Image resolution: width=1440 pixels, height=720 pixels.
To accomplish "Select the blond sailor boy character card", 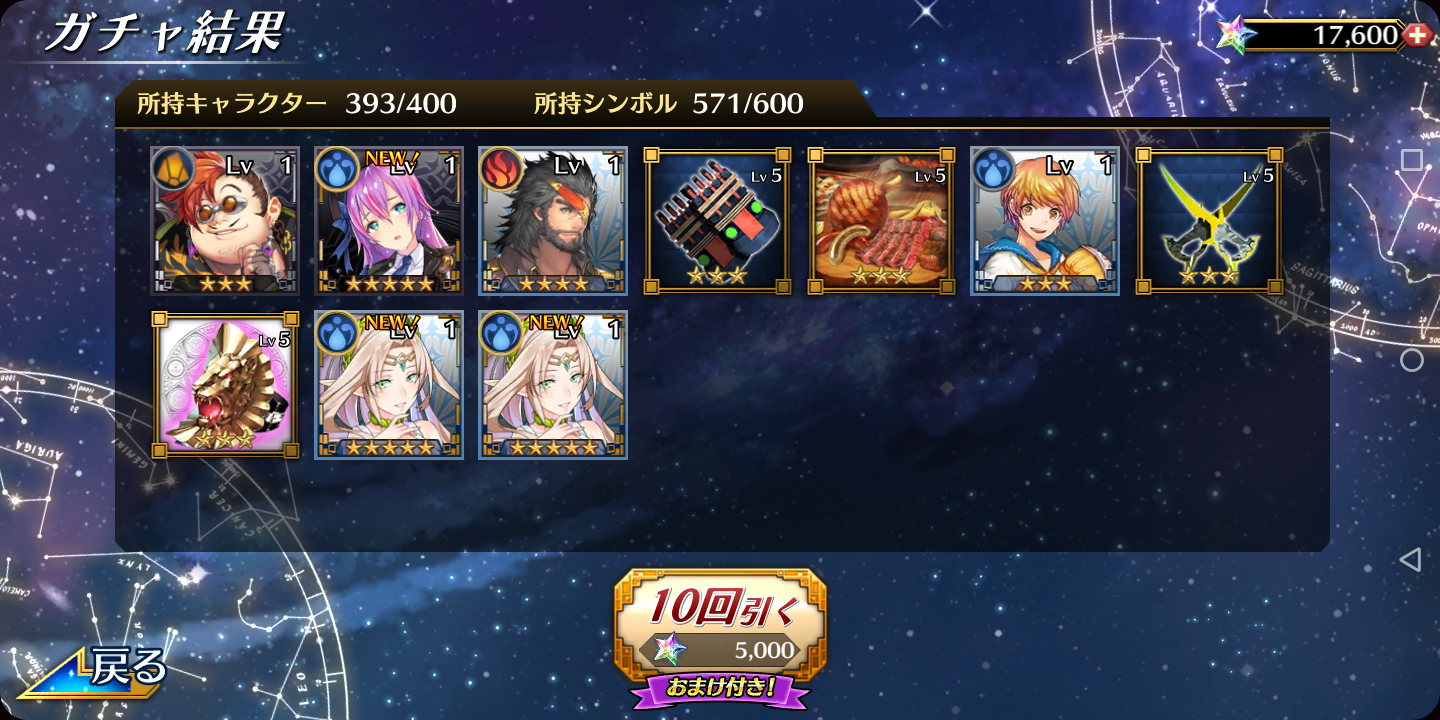I will pyautogui.click(x=1045, y=221).
